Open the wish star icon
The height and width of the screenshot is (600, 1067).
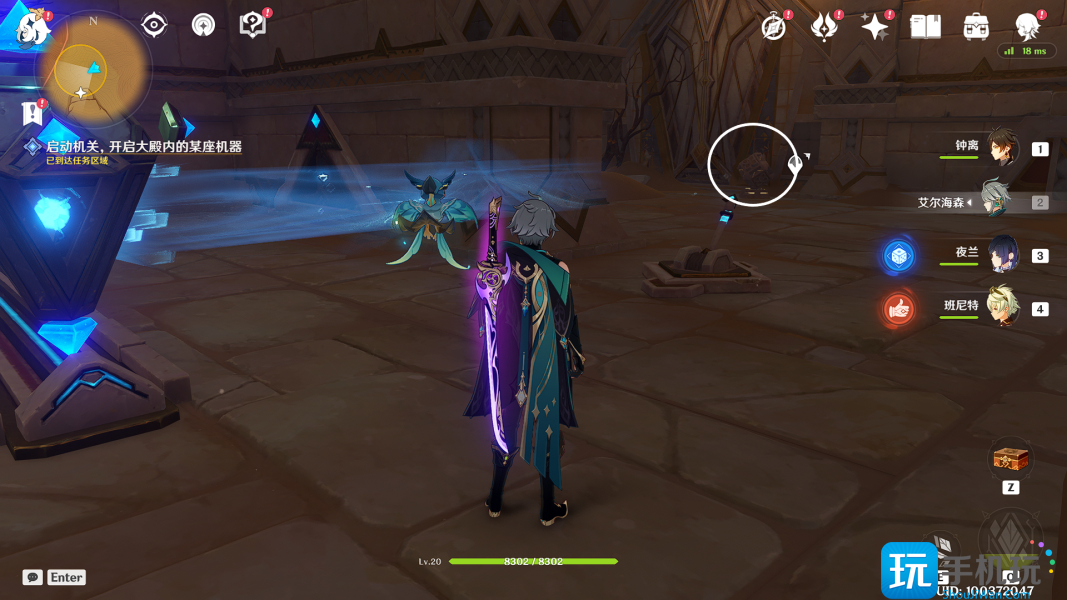[875, 27]
